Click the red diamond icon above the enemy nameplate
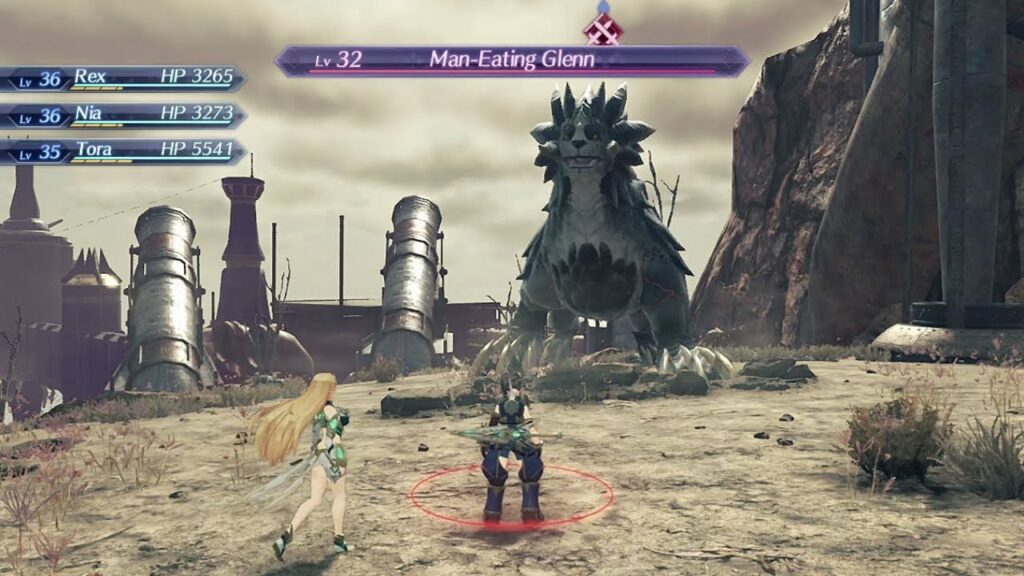1024x576 pixels. point(603,28)
